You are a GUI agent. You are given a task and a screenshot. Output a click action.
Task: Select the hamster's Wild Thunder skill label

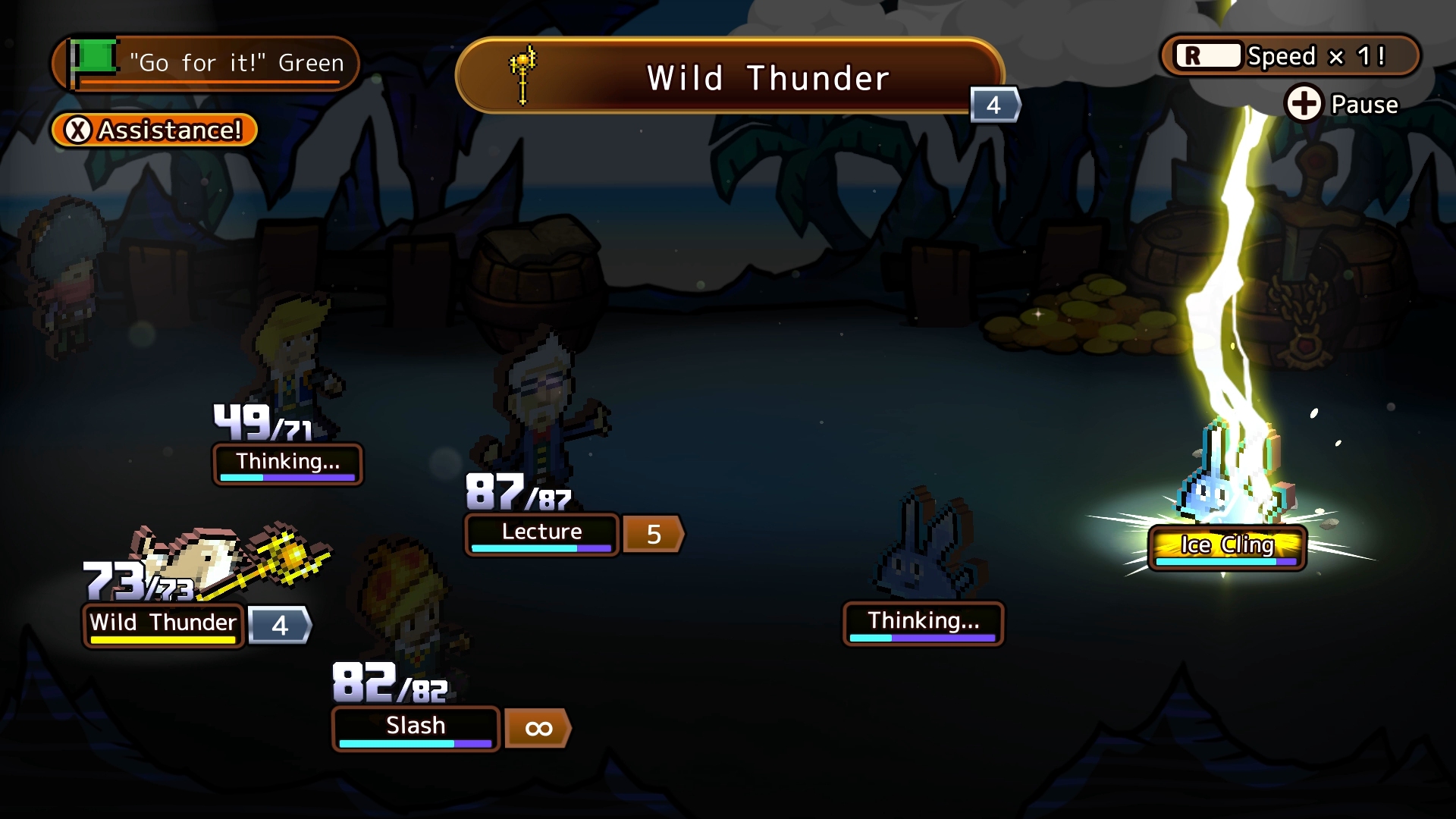[163, 625]
